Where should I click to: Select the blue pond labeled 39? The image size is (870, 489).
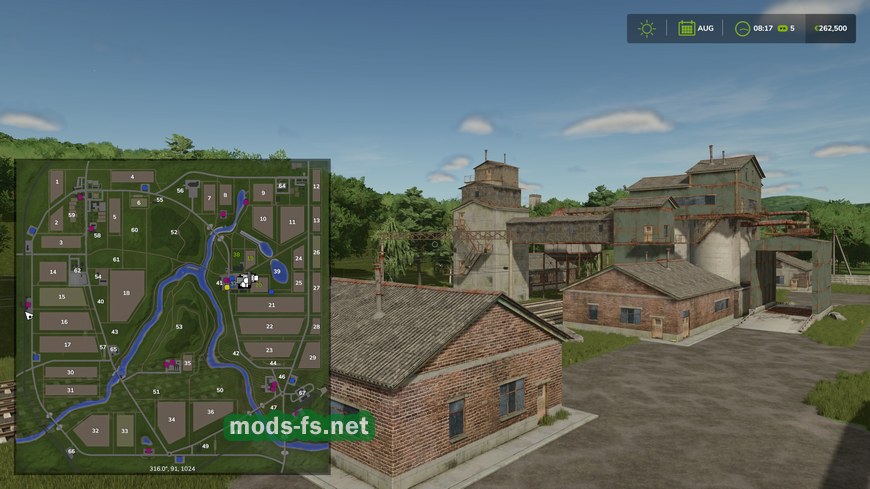[277, 270]
